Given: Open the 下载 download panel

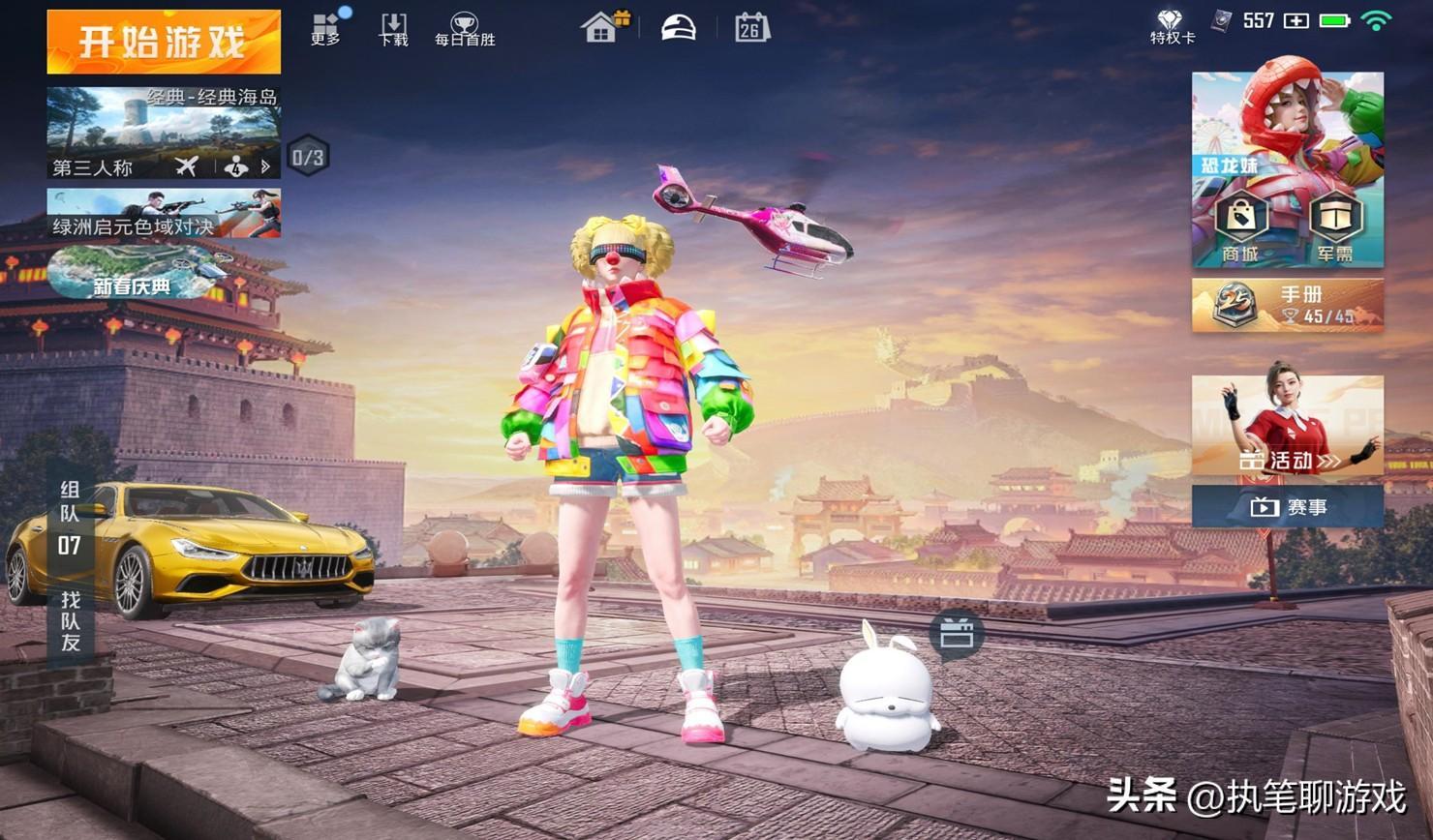Looking at the screenshot, I should click(x=393, y=29).
